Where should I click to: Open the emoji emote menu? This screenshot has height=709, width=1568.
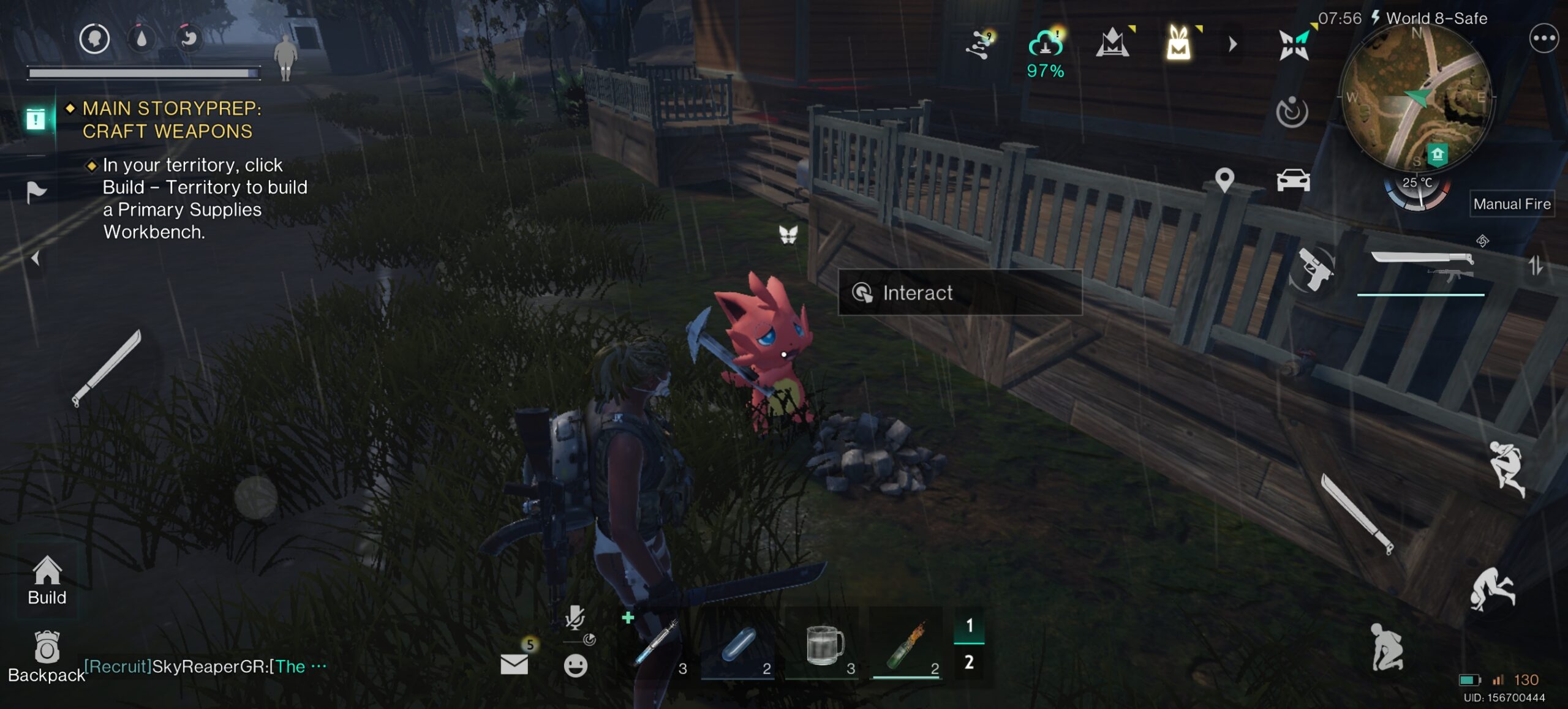click(x=575, y=666)
